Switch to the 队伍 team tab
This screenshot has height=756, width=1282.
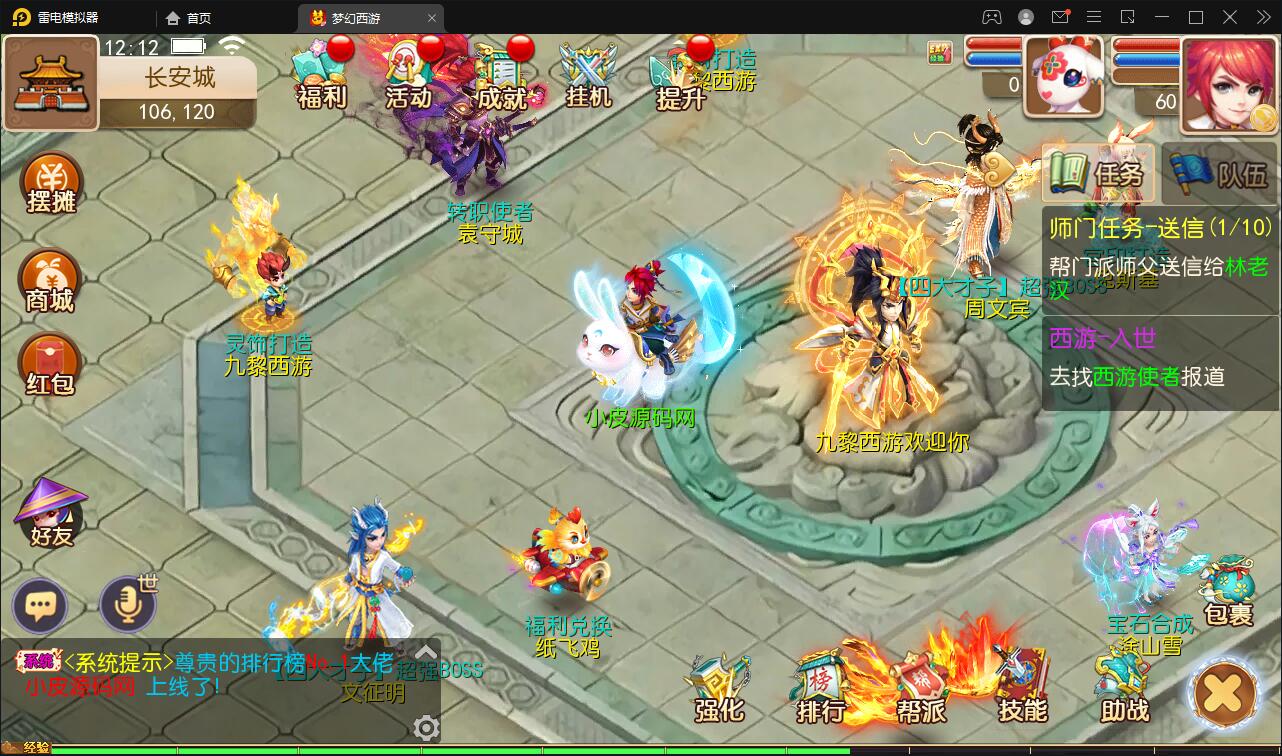pos(1218,172)
